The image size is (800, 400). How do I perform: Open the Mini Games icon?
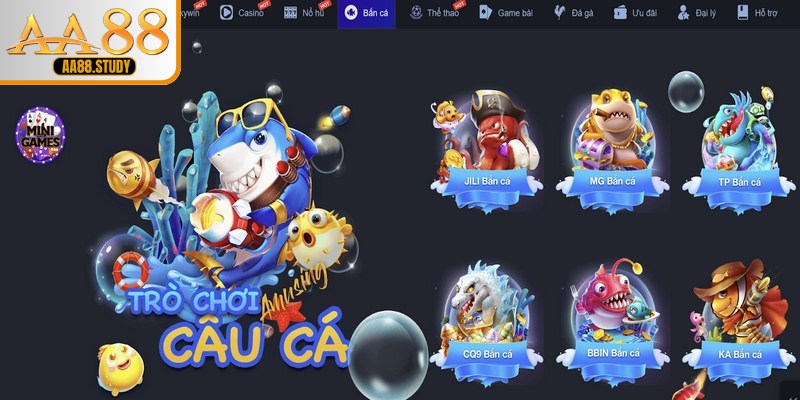(41, 136)
